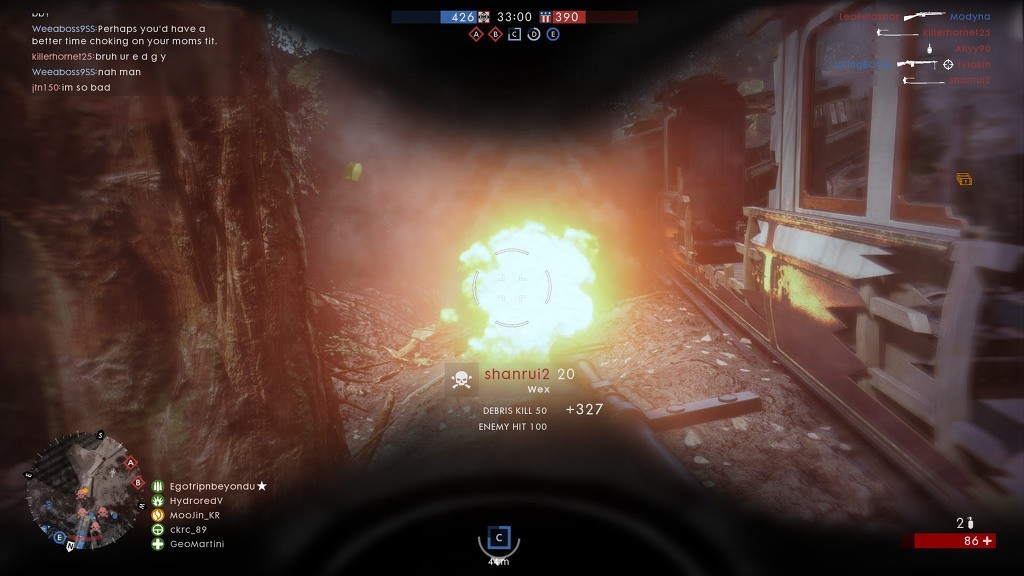This screenshot has height=576, width=1024.
Task: Click the Modyna kill feed entry
Action: [x=969, y=17]
